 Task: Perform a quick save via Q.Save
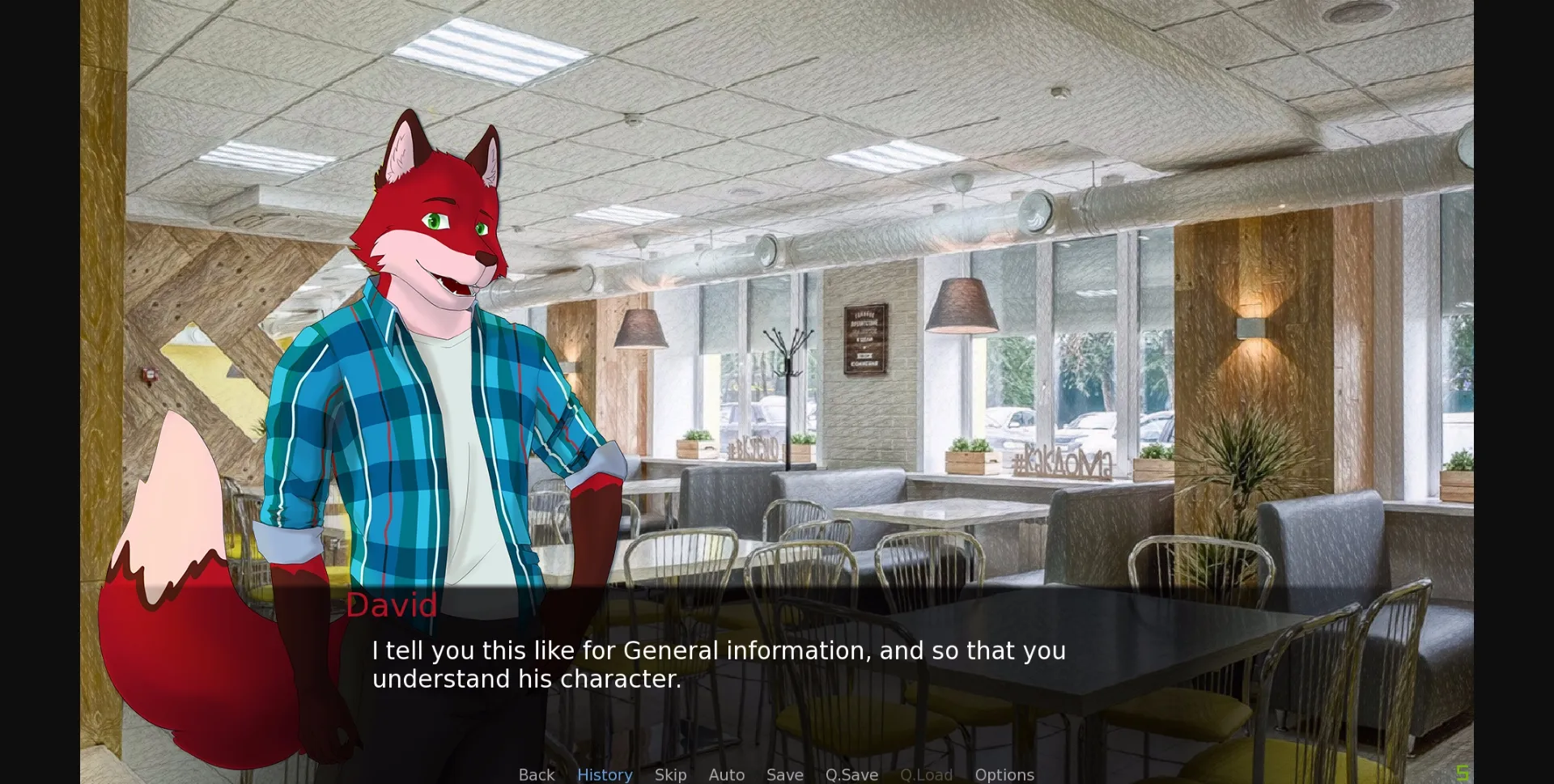[851, 774]
